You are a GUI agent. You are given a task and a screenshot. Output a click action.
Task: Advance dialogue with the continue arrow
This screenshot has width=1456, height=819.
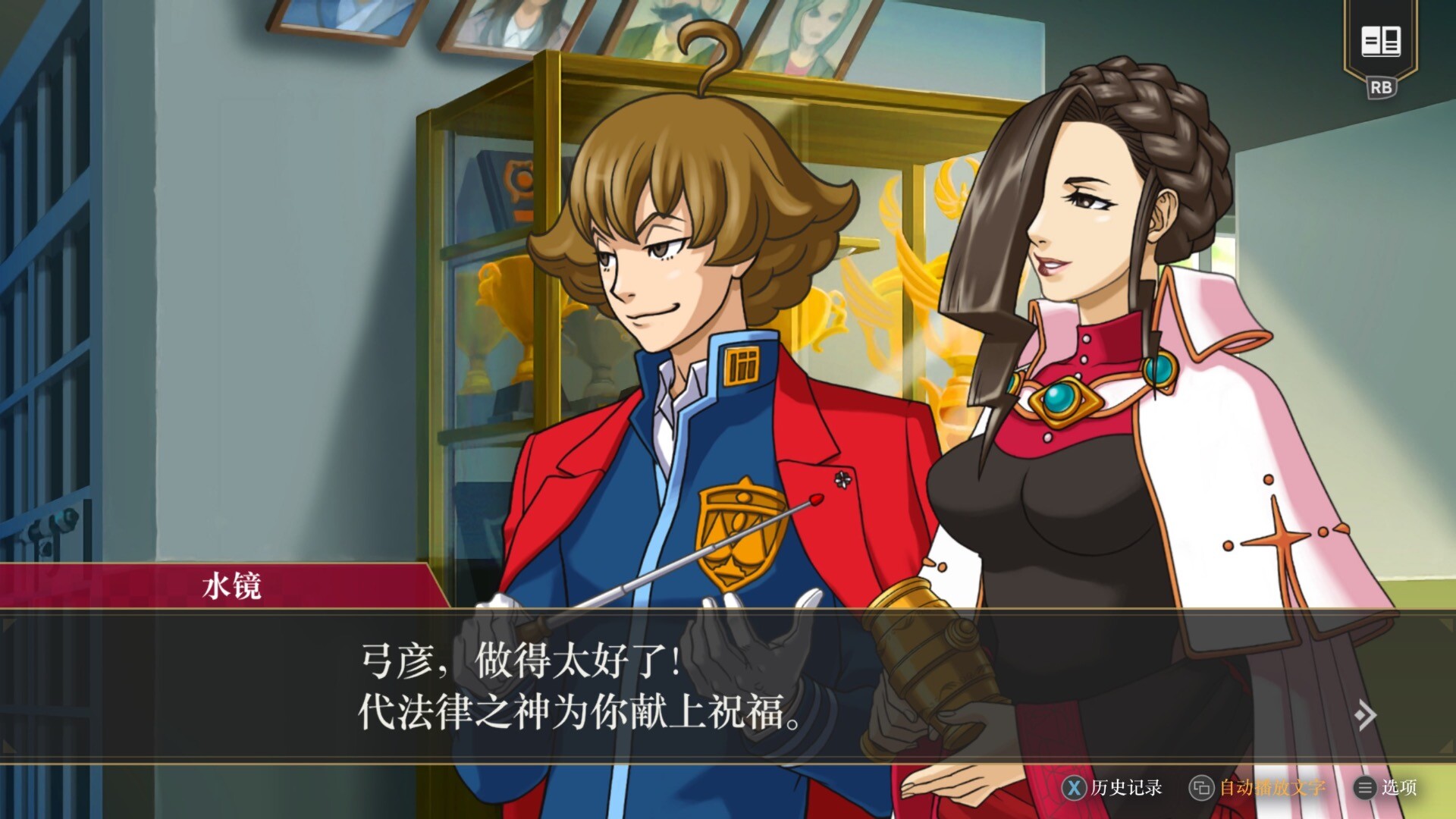tap(1365, 715)
